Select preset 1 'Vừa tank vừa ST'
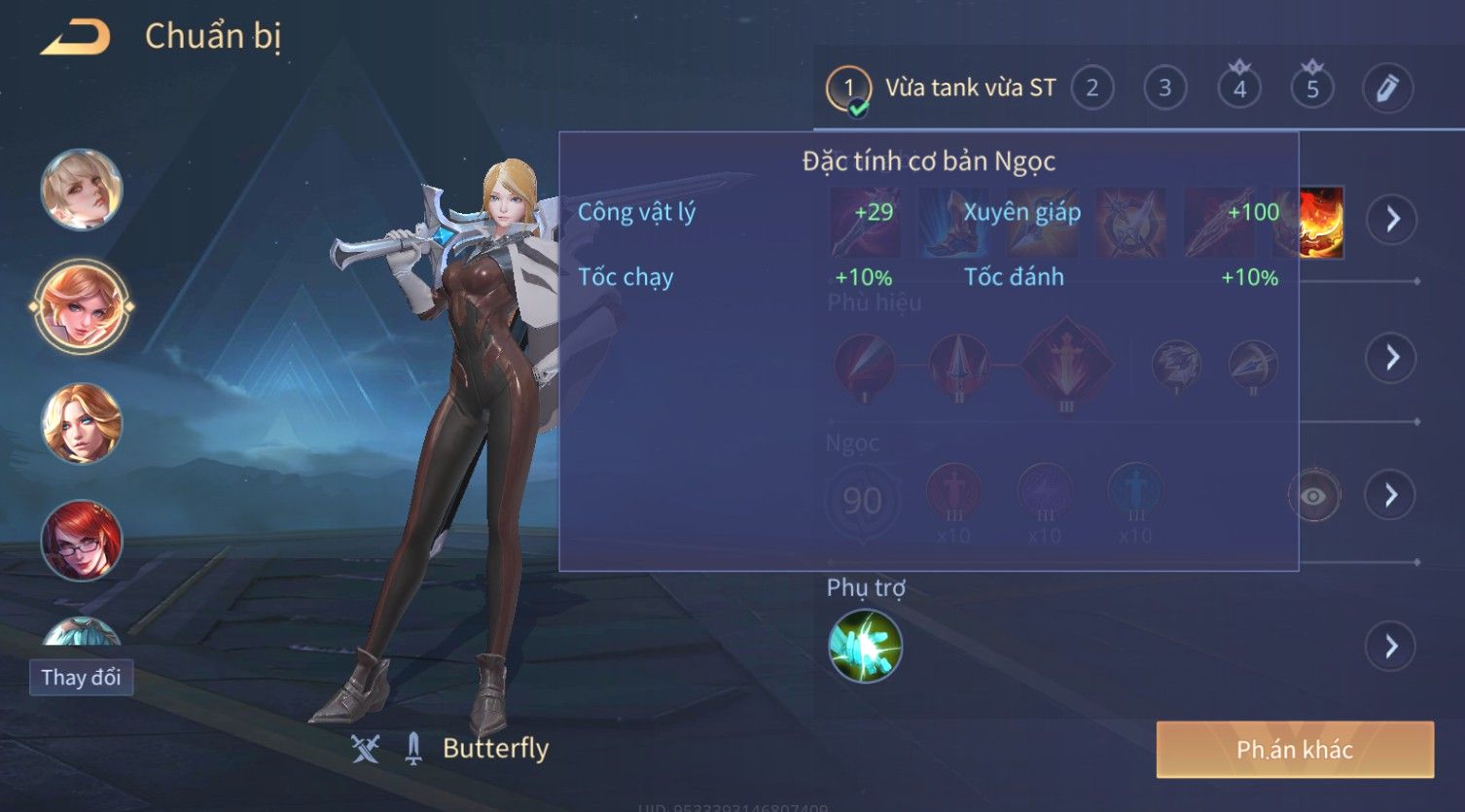Image resolution: width=1465 pixels, height=812 pixels. pyautogui.click(x=942, y=88)
